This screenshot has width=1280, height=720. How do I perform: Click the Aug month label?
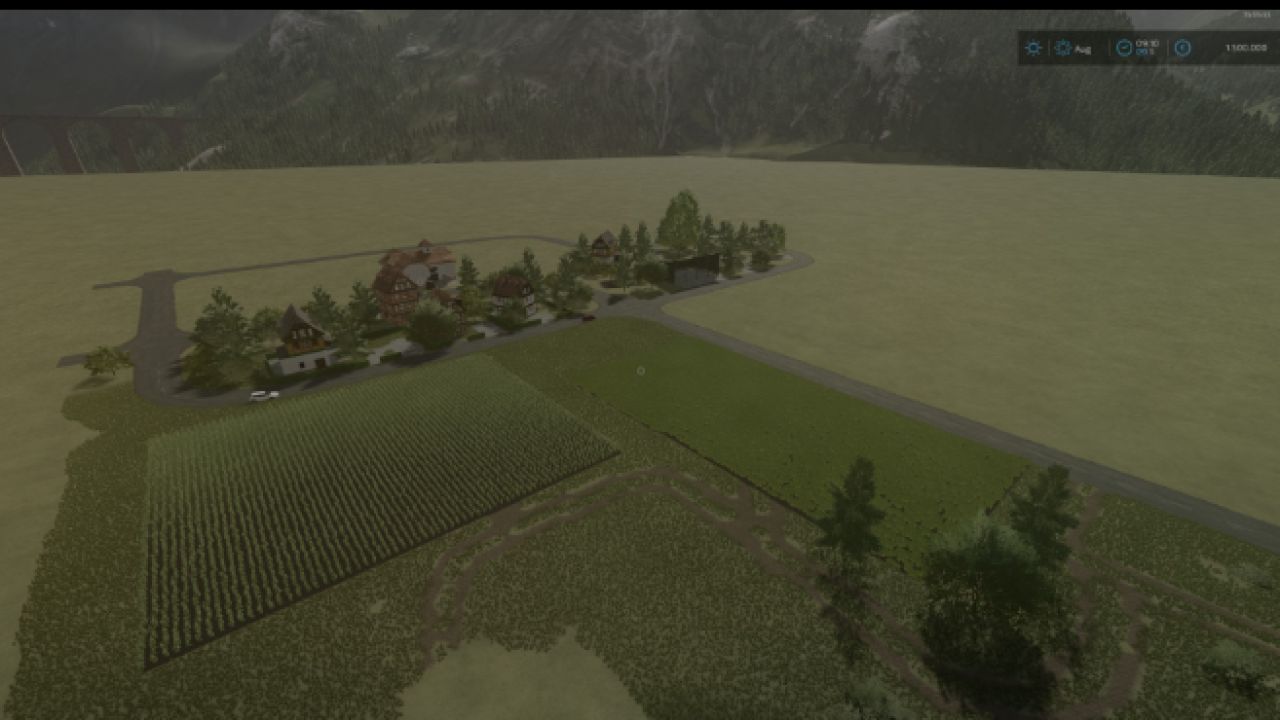coord(1084,49)
